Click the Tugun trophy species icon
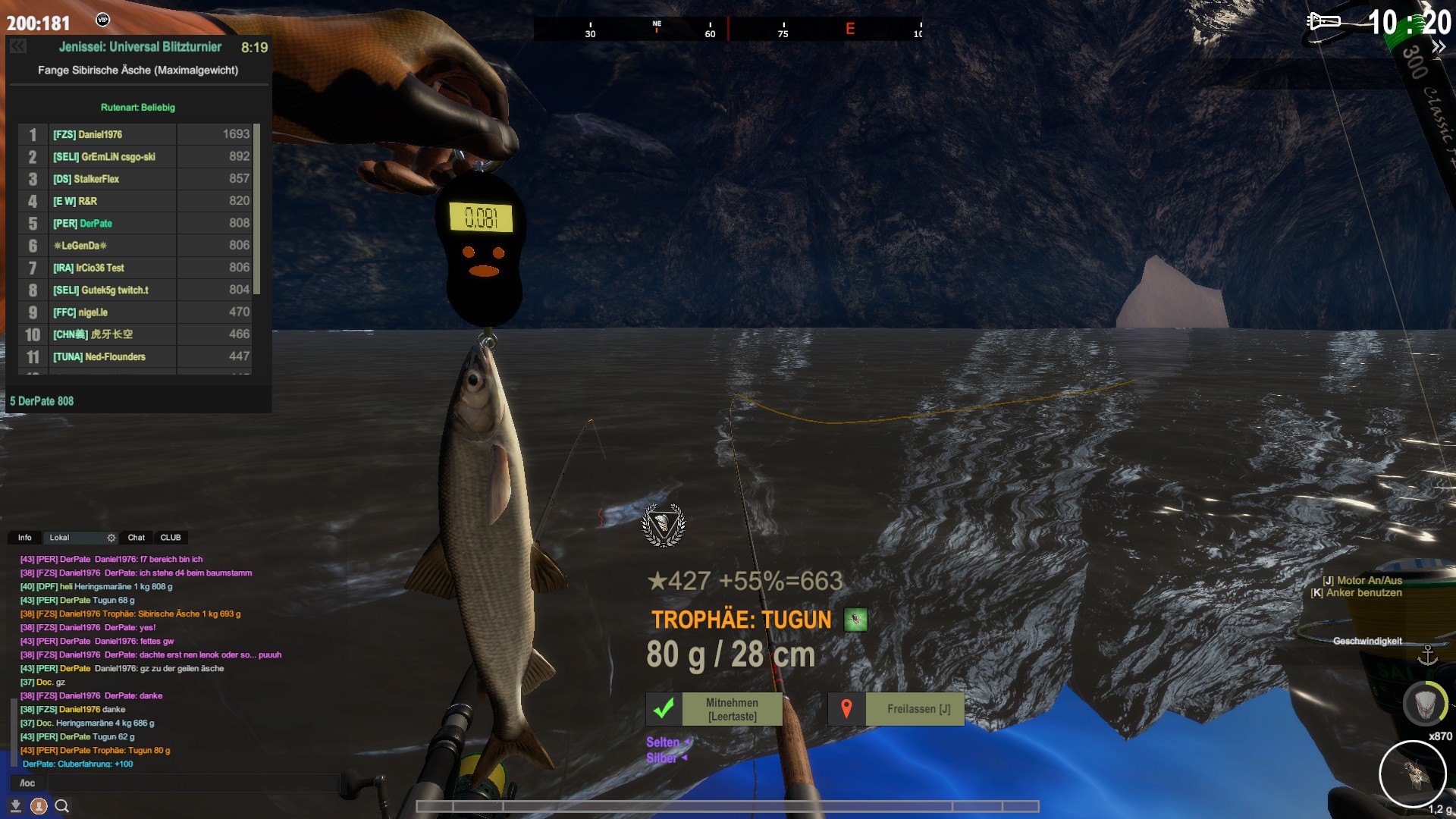 (x=855, y=620)
